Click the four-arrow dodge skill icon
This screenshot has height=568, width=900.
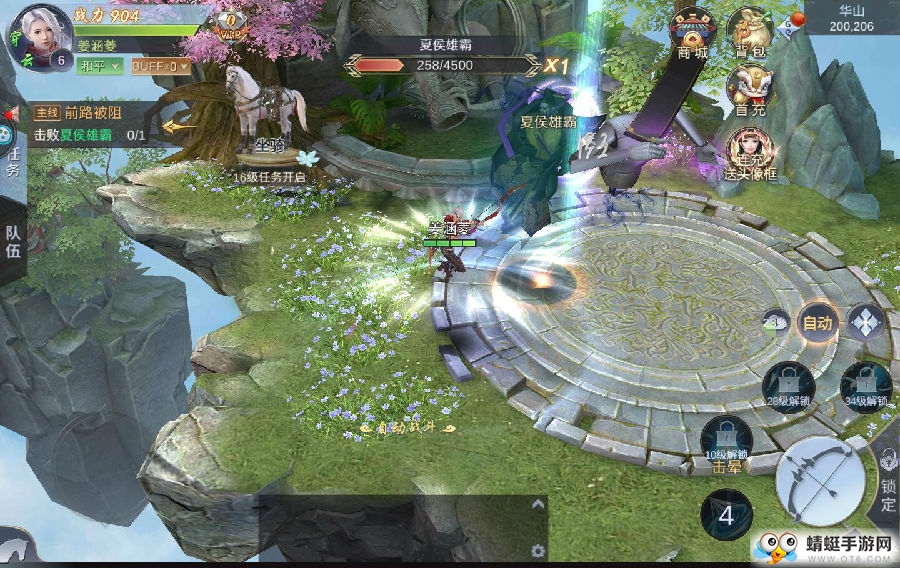(864, 322)
